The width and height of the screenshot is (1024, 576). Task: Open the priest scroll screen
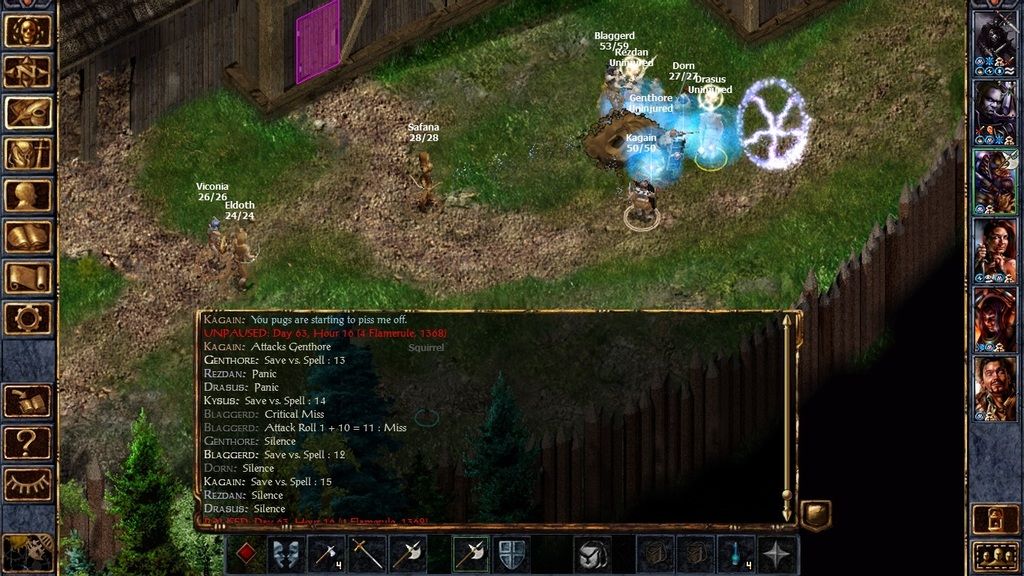[x=28, y=277]
